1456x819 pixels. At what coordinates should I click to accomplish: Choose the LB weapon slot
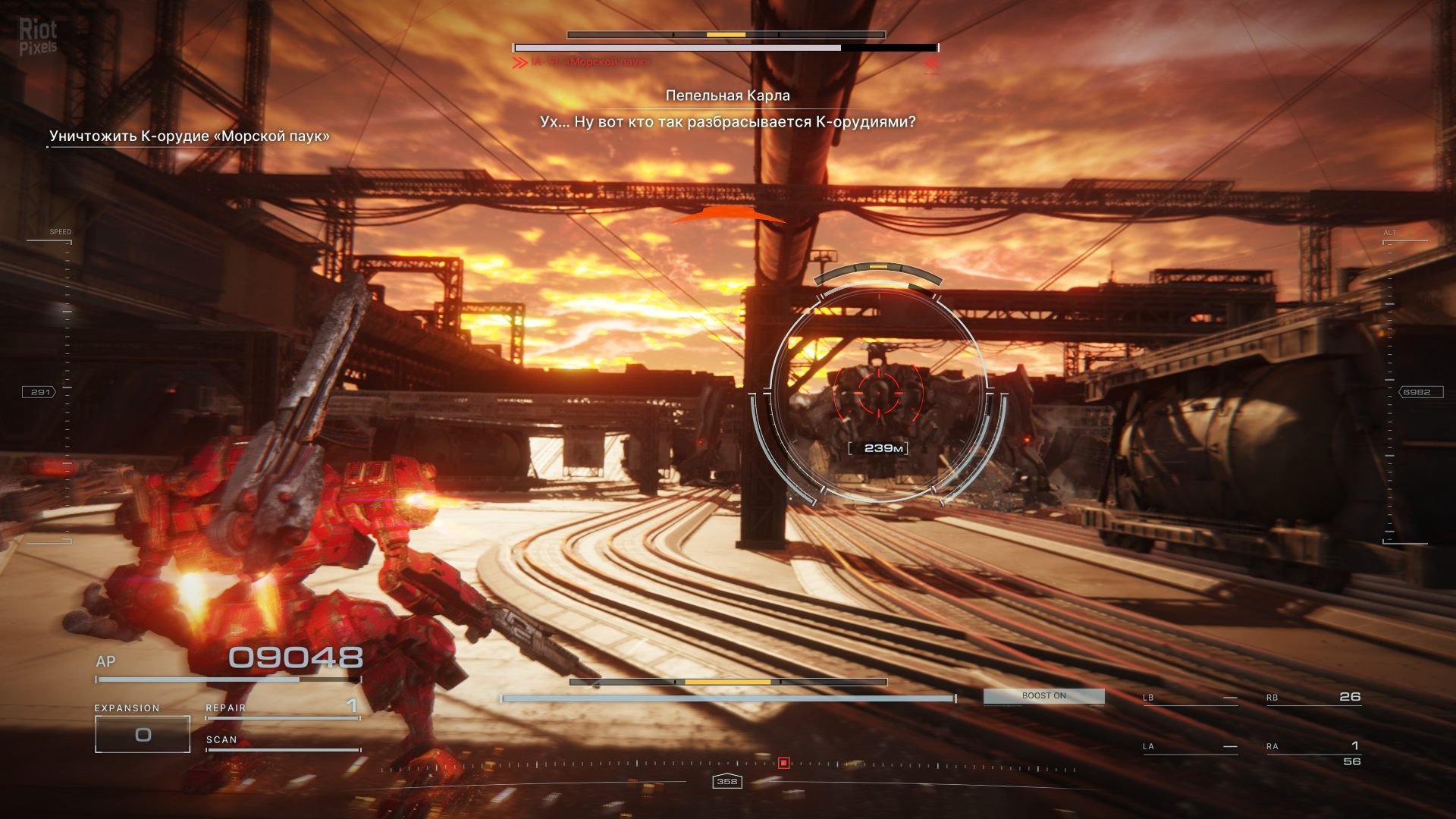click(1190, 698)
